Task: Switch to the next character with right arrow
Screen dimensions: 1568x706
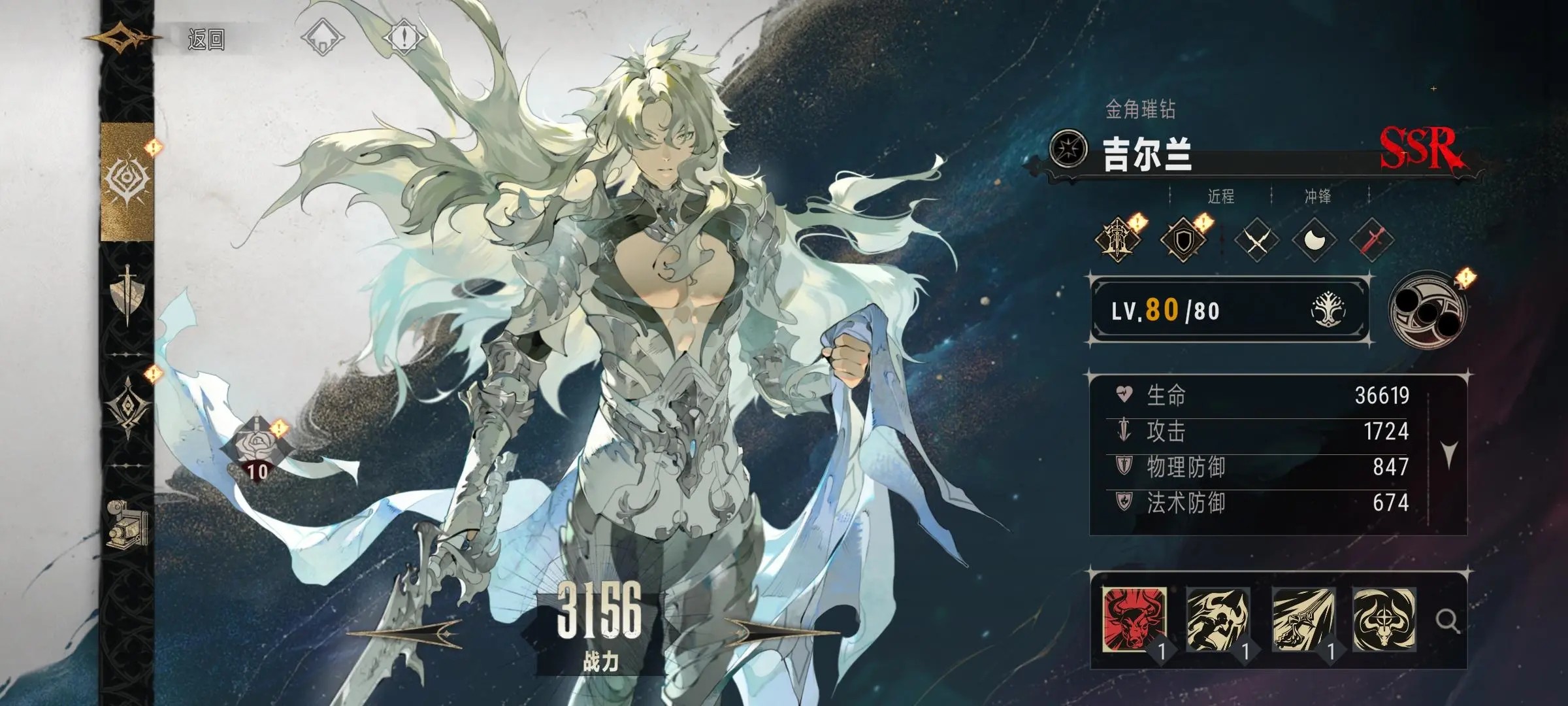Action: pos(781,632)
